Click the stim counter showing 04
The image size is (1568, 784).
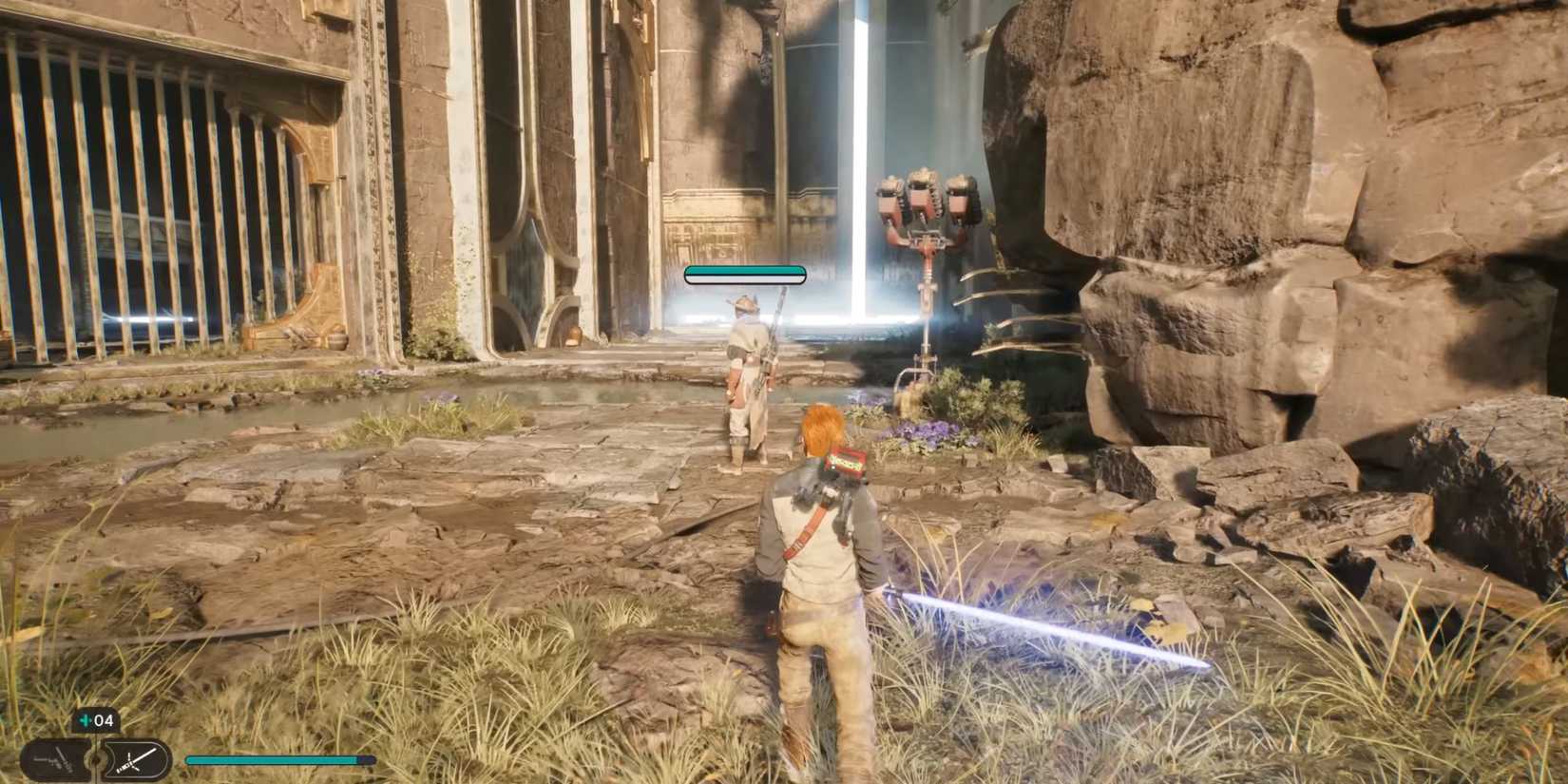click(103, 720)
